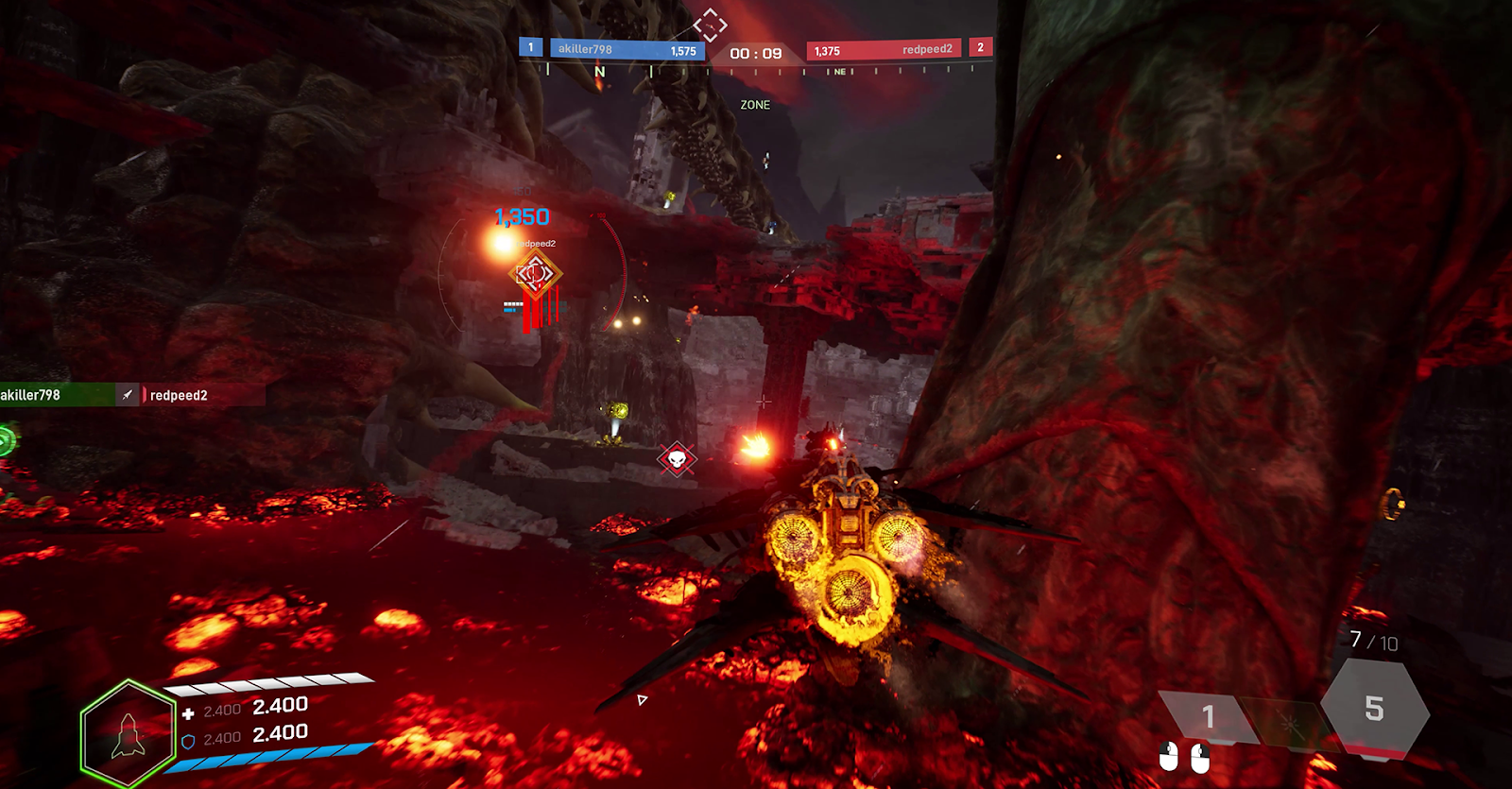This screenshot has width=1512, height=789.
Task: Select the akiller798 kill feed entry
Action: pyautogui.click(x=57, y=395)
